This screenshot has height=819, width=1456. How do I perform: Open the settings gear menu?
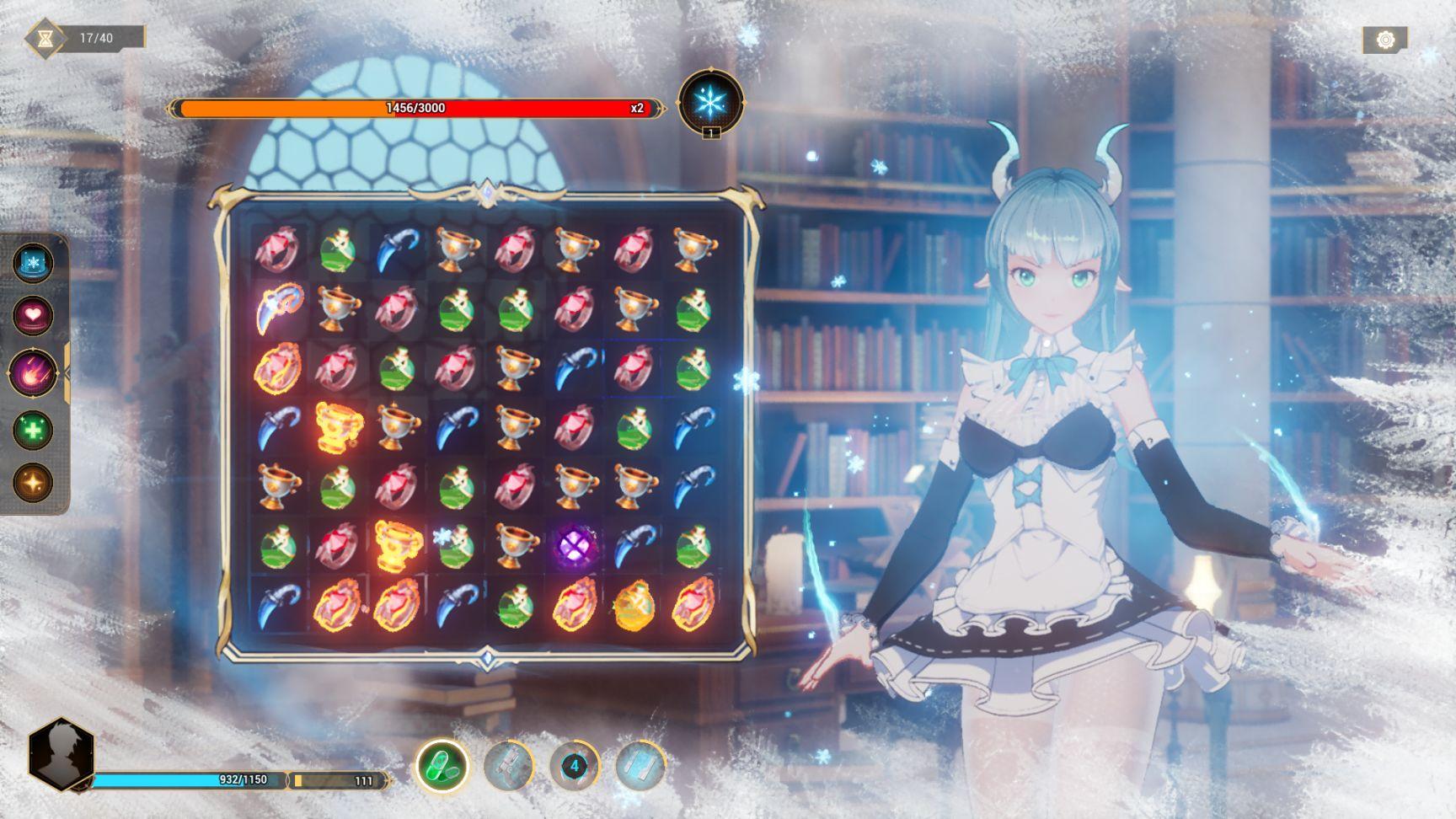1385,40
